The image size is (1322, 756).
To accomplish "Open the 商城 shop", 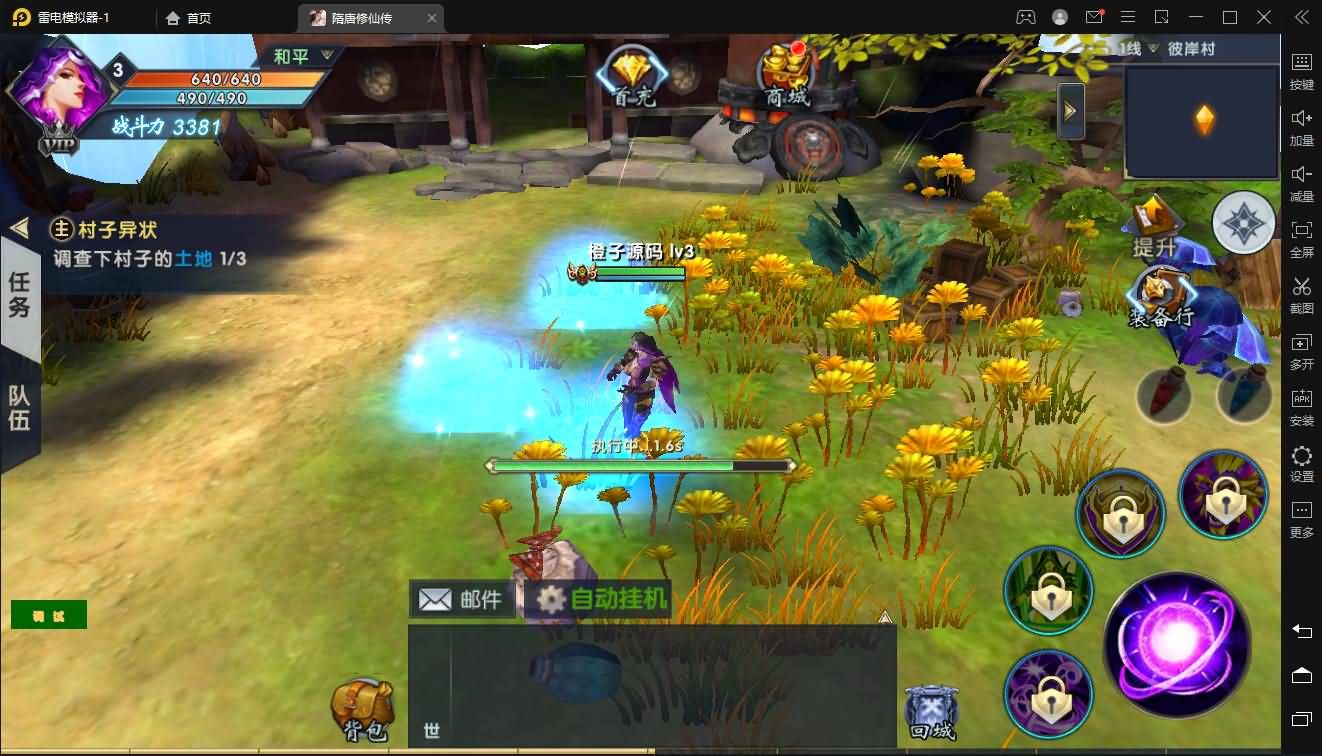I will coord(786,75).
